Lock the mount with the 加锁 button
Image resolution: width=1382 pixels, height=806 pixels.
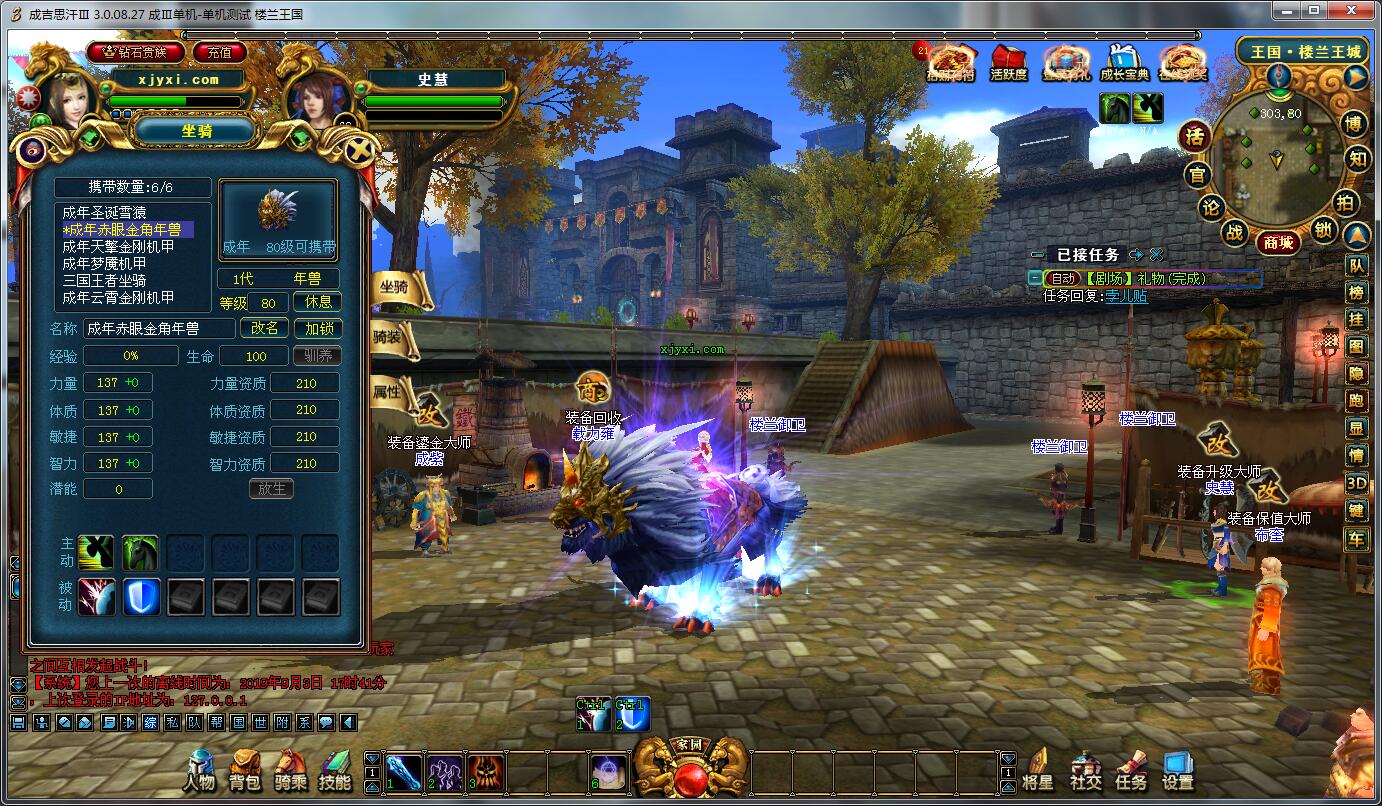click(x=318, y=328)
